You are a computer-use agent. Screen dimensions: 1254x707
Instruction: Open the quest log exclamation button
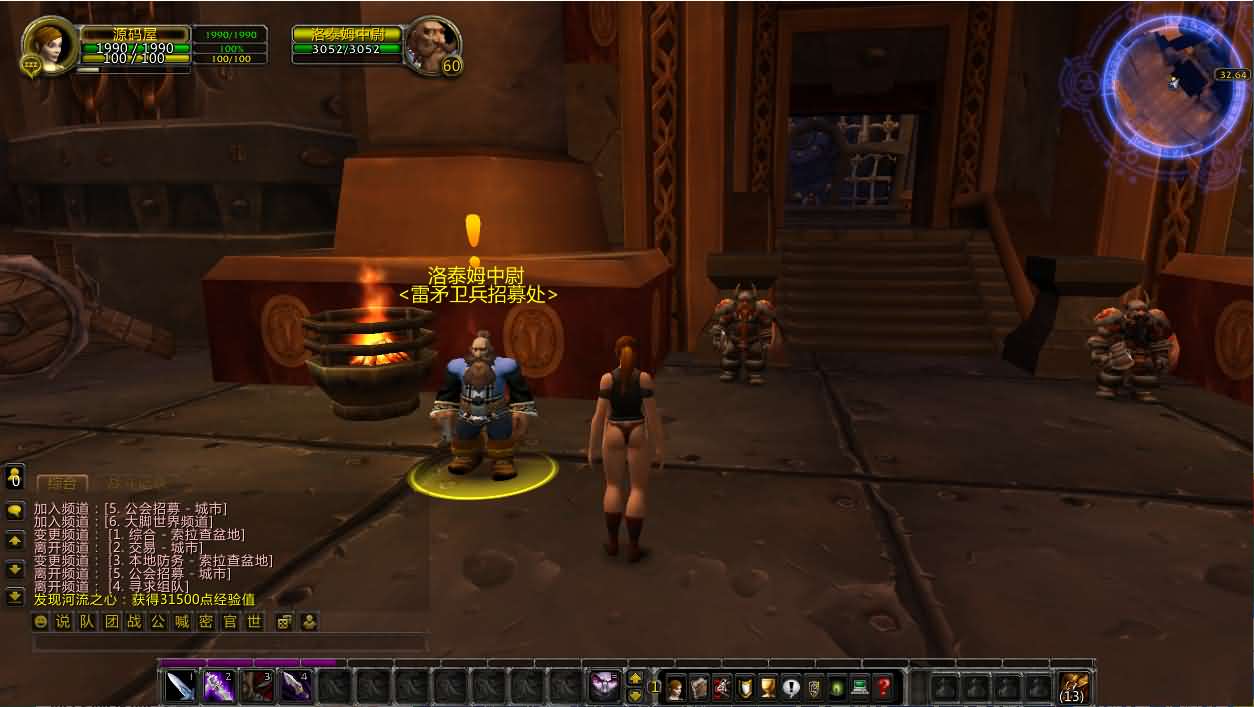click(791, 687)
